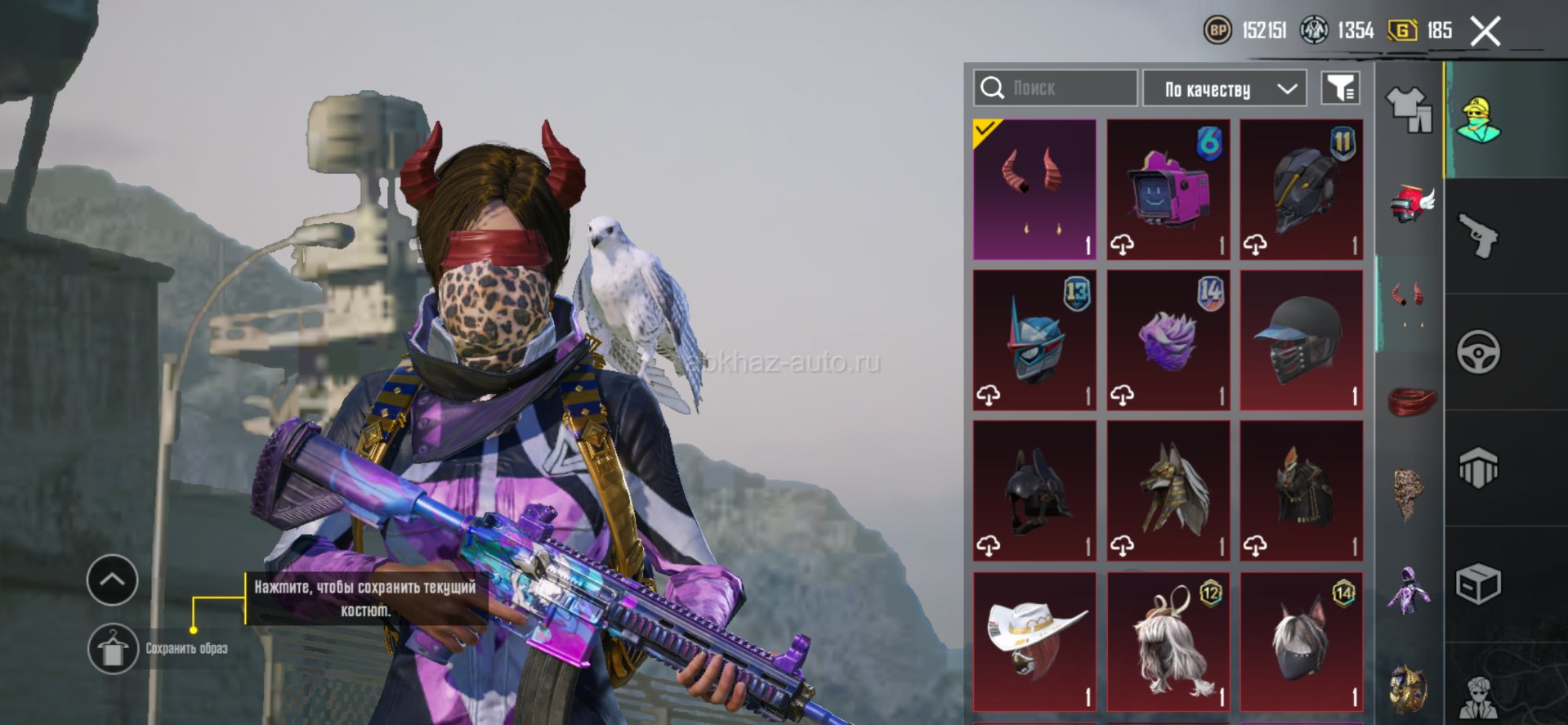1568x725 pixels.
Task: Switch to the outfit sets category tab
Action: pyautogui.click(x=1409, y=110)
